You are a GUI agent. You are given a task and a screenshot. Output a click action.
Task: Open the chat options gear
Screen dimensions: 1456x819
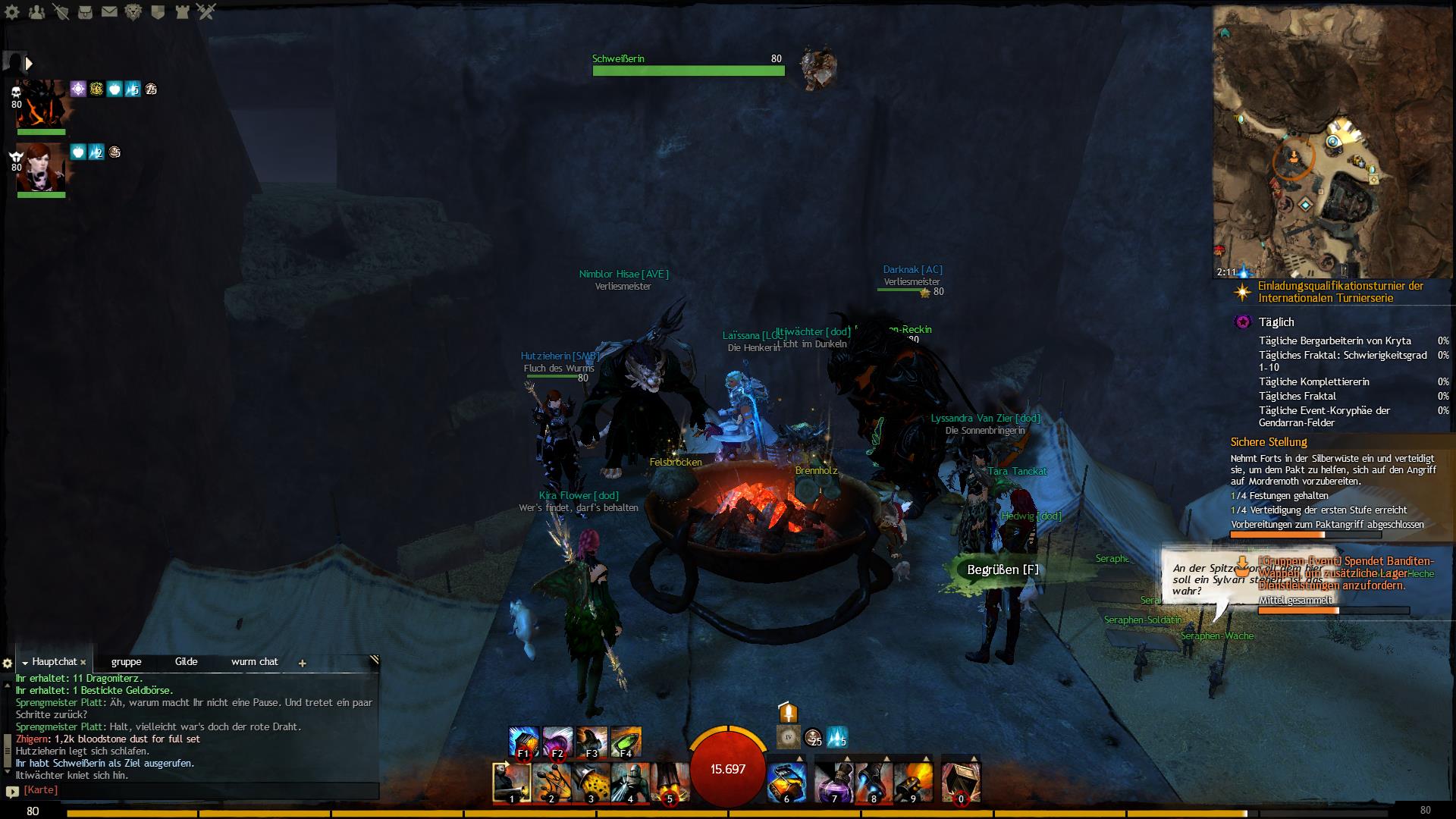tap(8, 664)
